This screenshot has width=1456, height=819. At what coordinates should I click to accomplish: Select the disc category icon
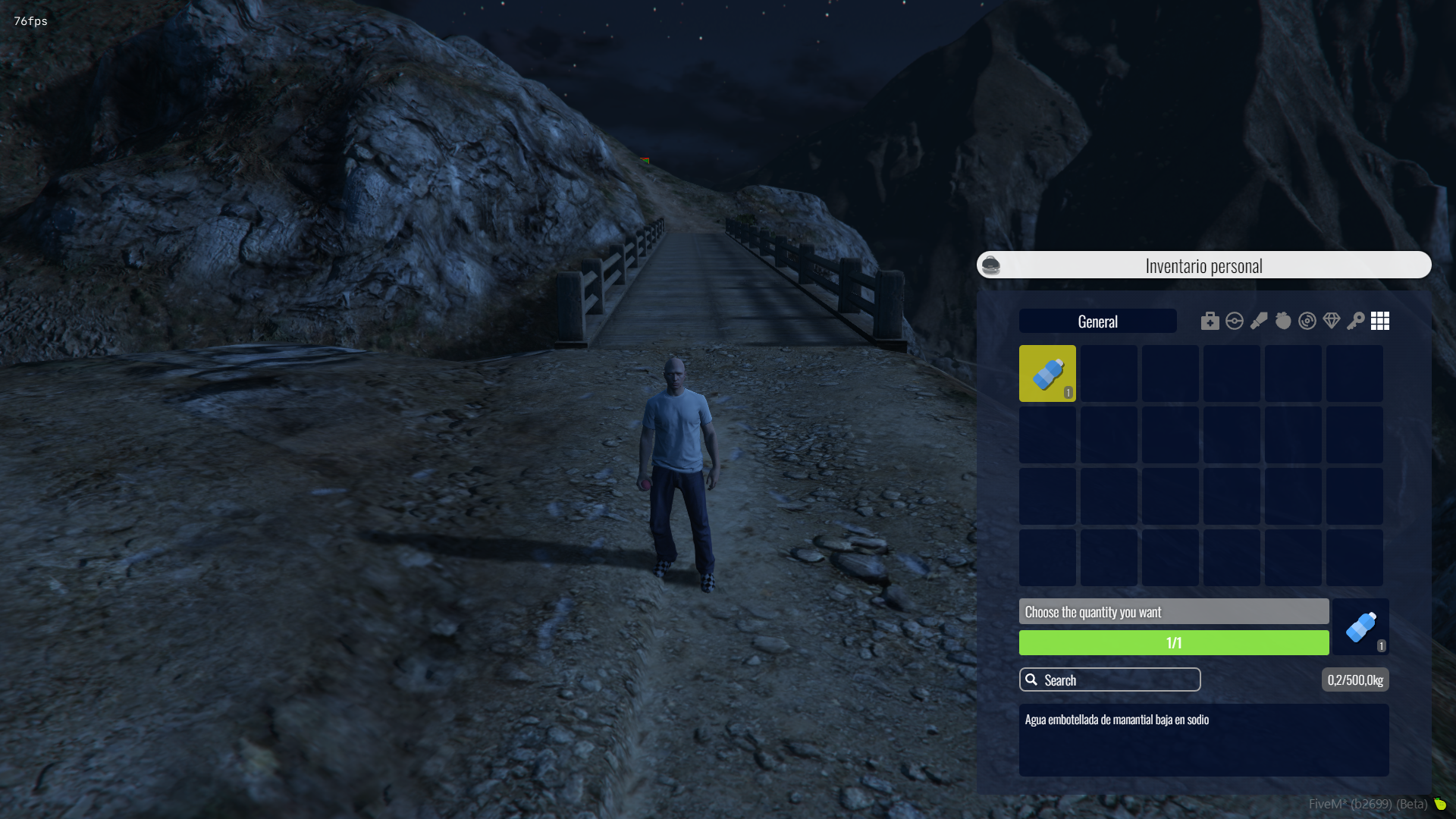[1307, 322]
